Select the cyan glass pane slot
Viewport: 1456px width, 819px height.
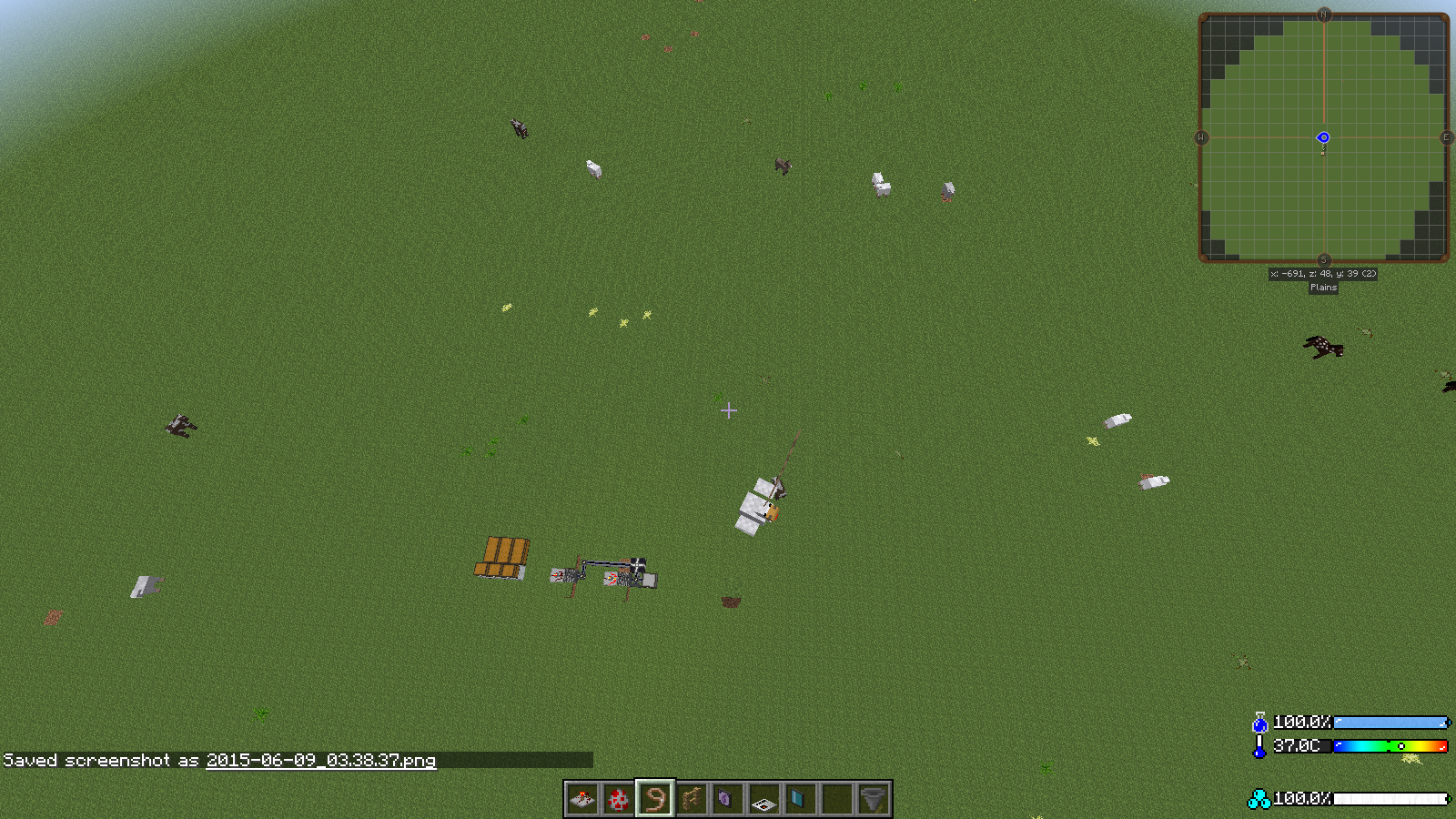801,799
